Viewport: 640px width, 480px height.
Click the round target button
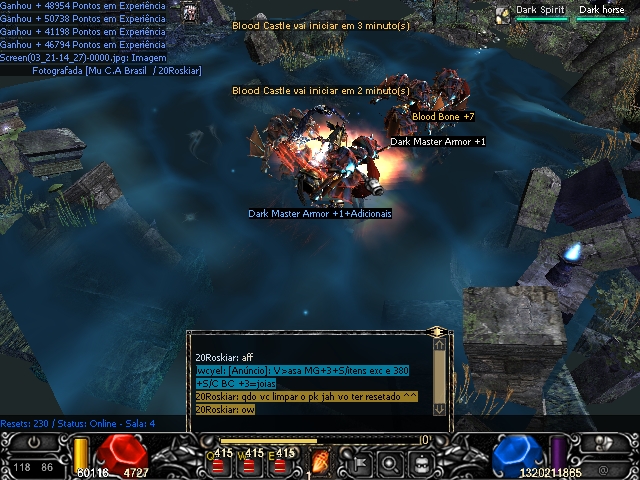(x=390, y=463)
